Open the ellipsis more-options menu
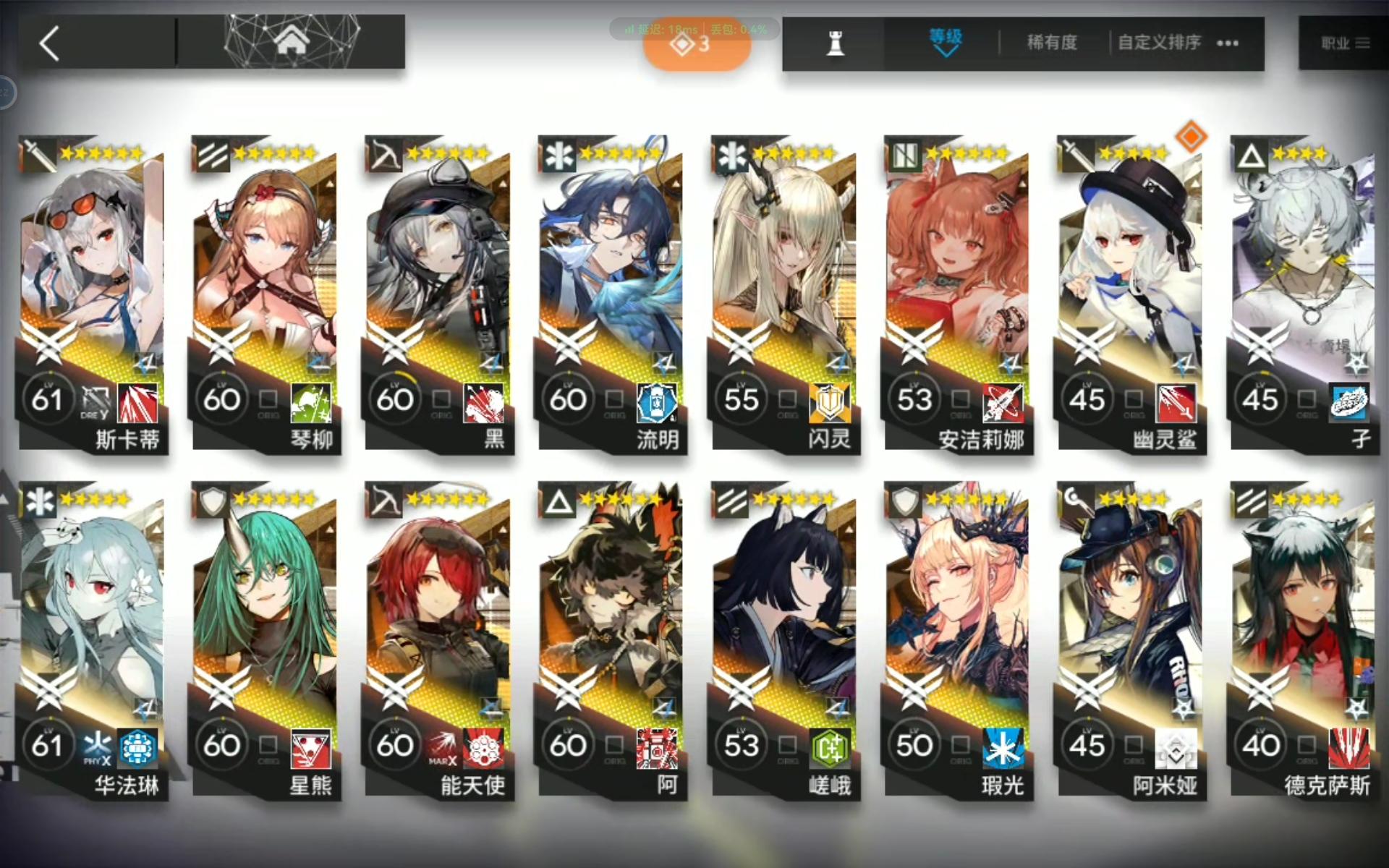 tap(1227, 43)
